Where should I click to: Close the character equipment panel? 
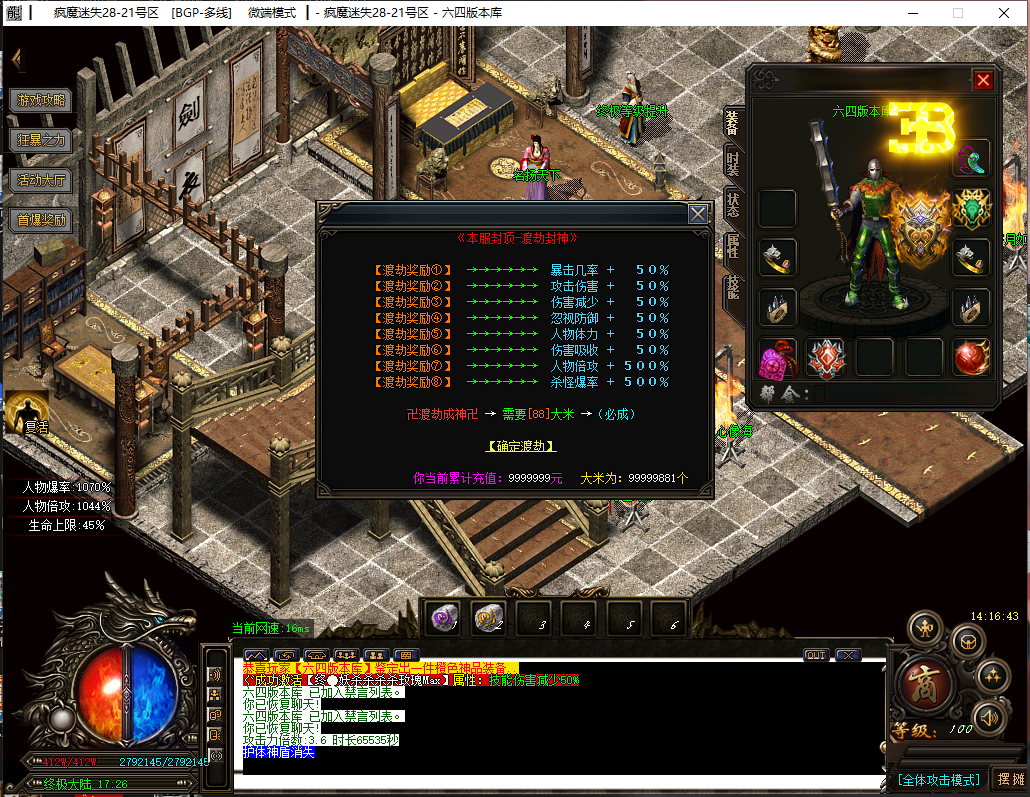(x=983, y=81)
